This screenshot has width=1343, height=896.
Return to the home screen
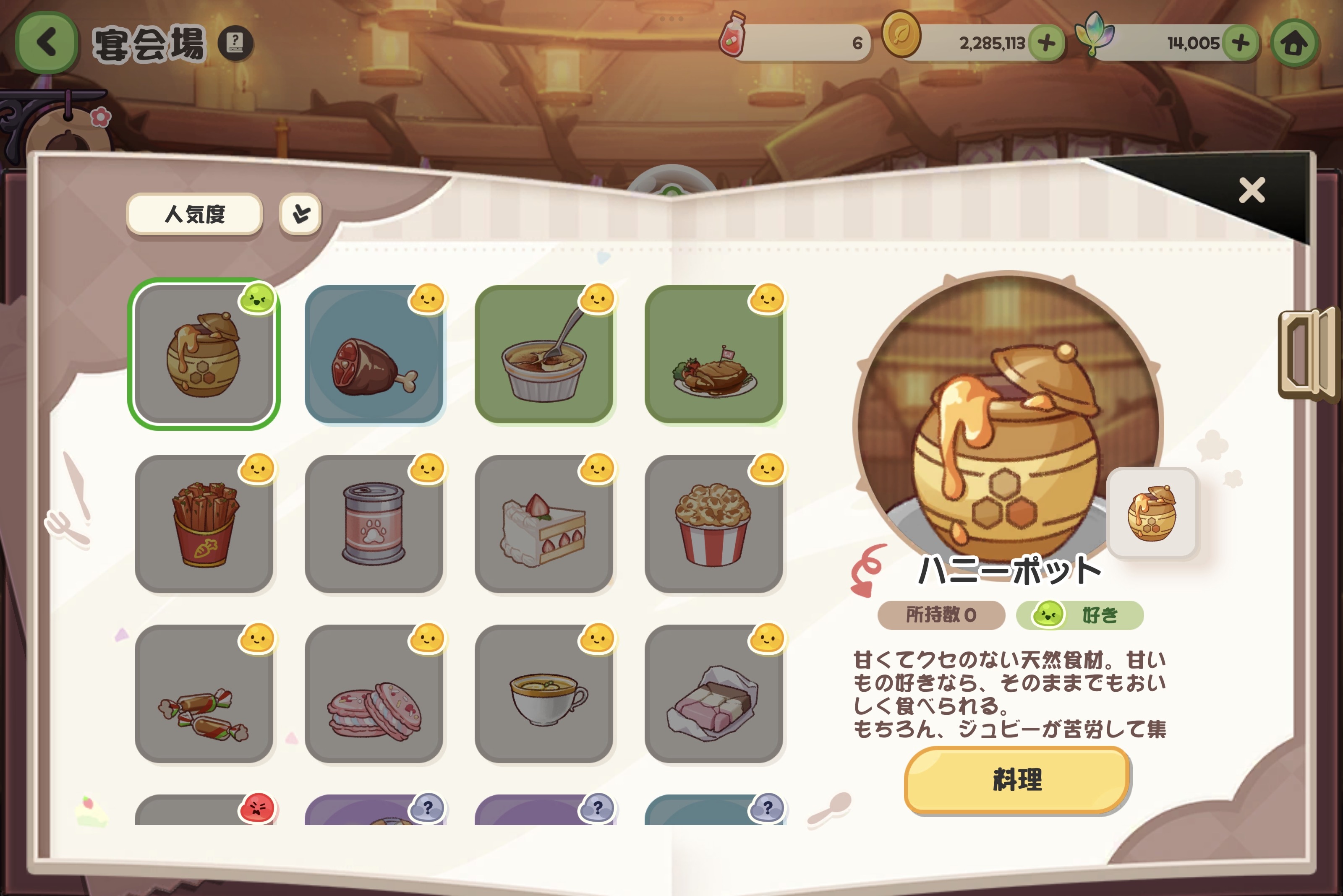point(1294,44)
